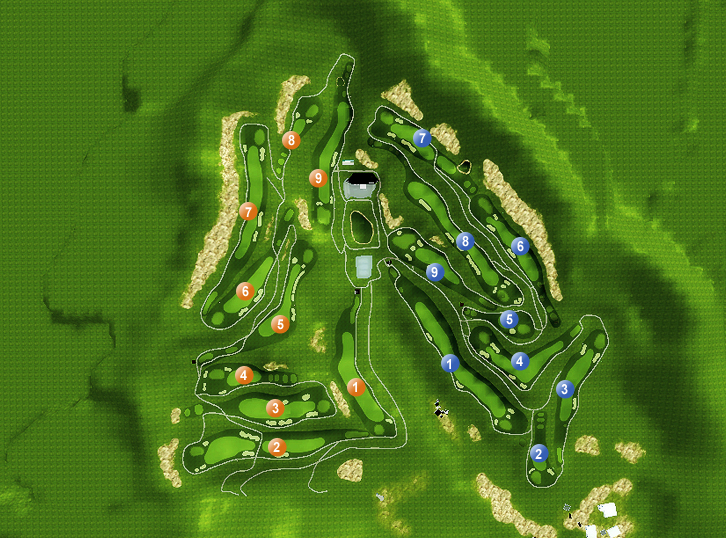Choose orange hole marker 7
Image resolution: width=726 pixels, height=538 pixels.
249,211
